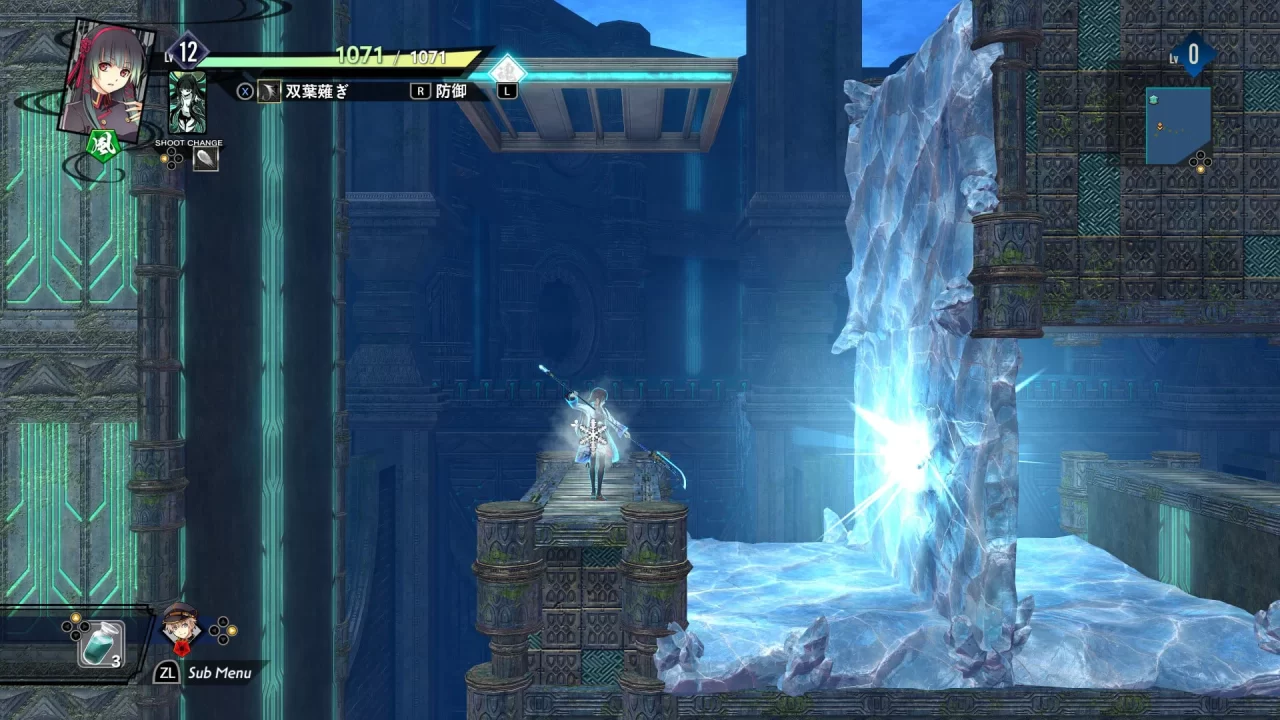Cycle items with the left d-pad arrow

[67, 626]
